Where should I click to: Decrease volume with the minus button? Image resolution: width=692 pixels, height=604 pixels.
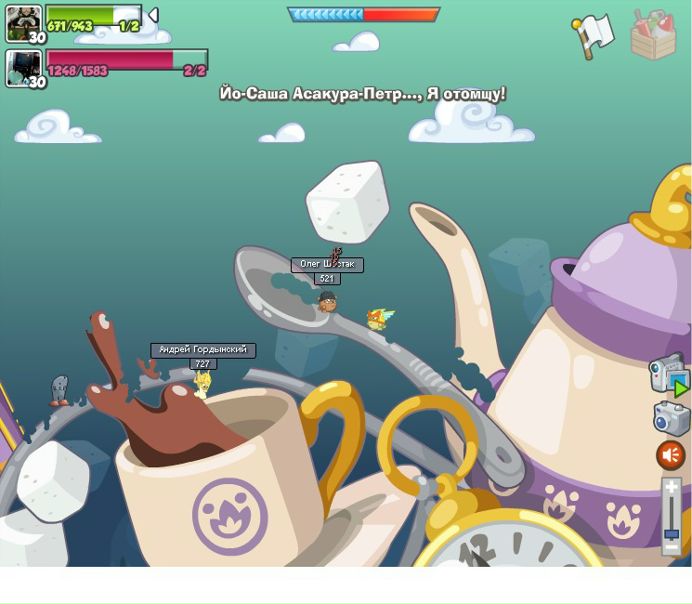[672, 548]
